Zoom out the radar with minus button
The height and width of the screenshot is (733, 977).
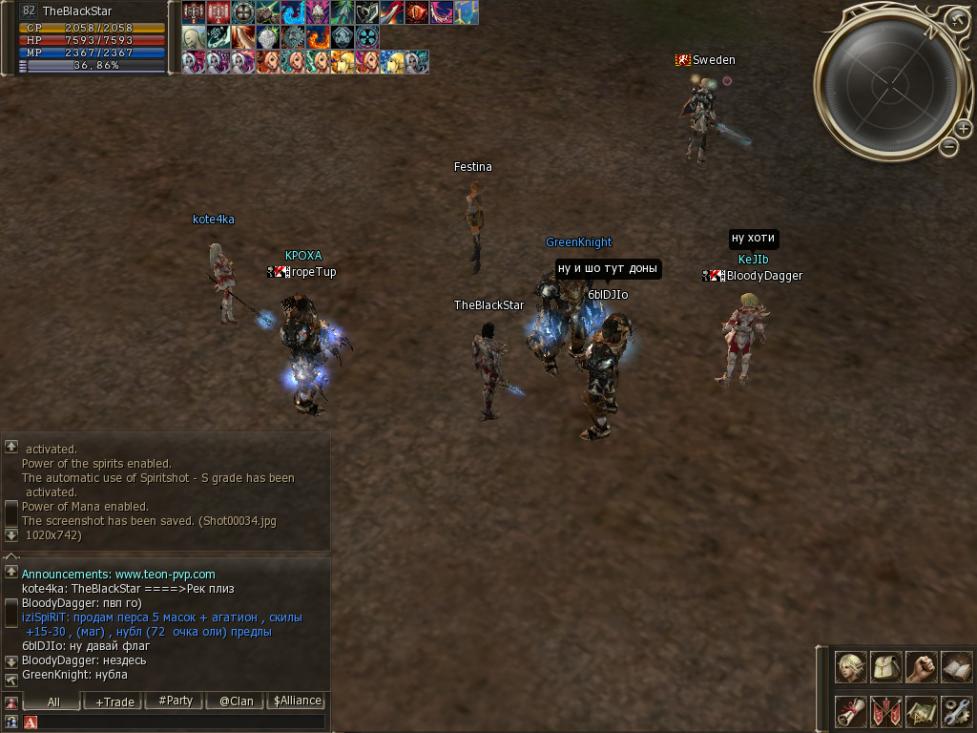[949, 146]
